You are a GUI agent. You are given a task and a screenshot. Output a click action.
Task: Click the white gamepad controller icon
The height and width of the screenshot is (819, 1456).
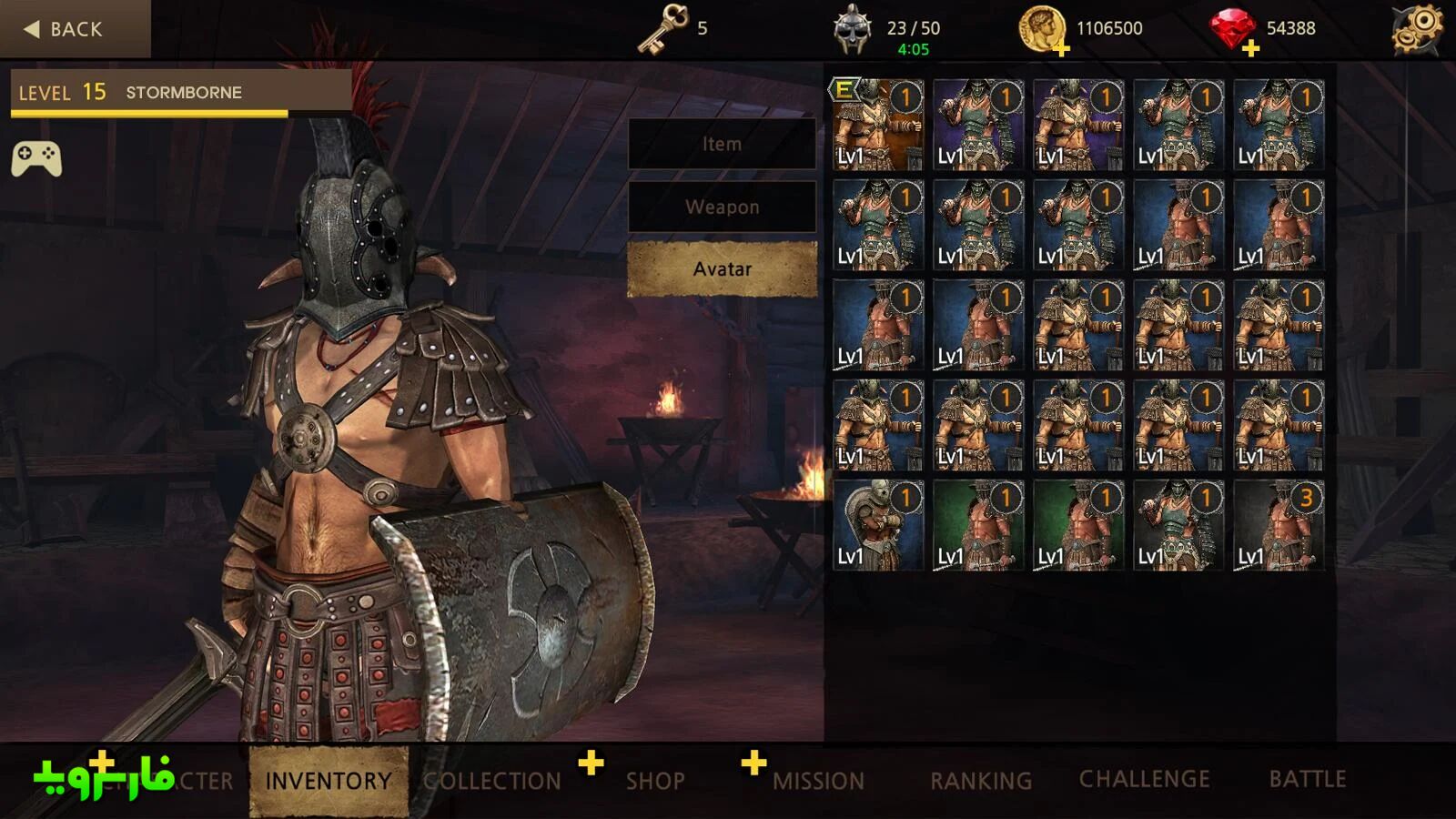point(36,159)
